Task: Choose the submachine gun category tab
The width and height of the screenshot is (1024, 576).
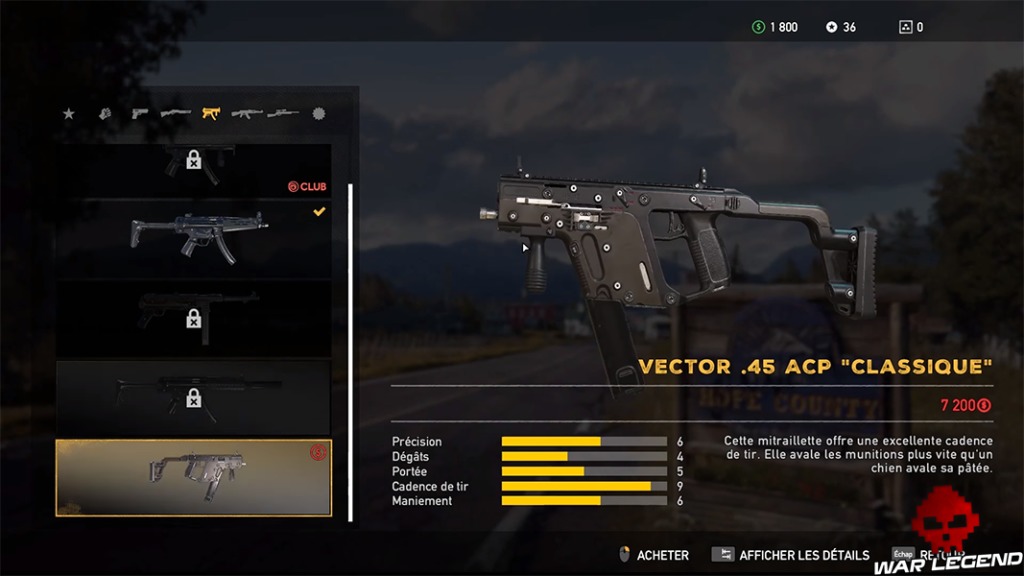Action: 211,114
